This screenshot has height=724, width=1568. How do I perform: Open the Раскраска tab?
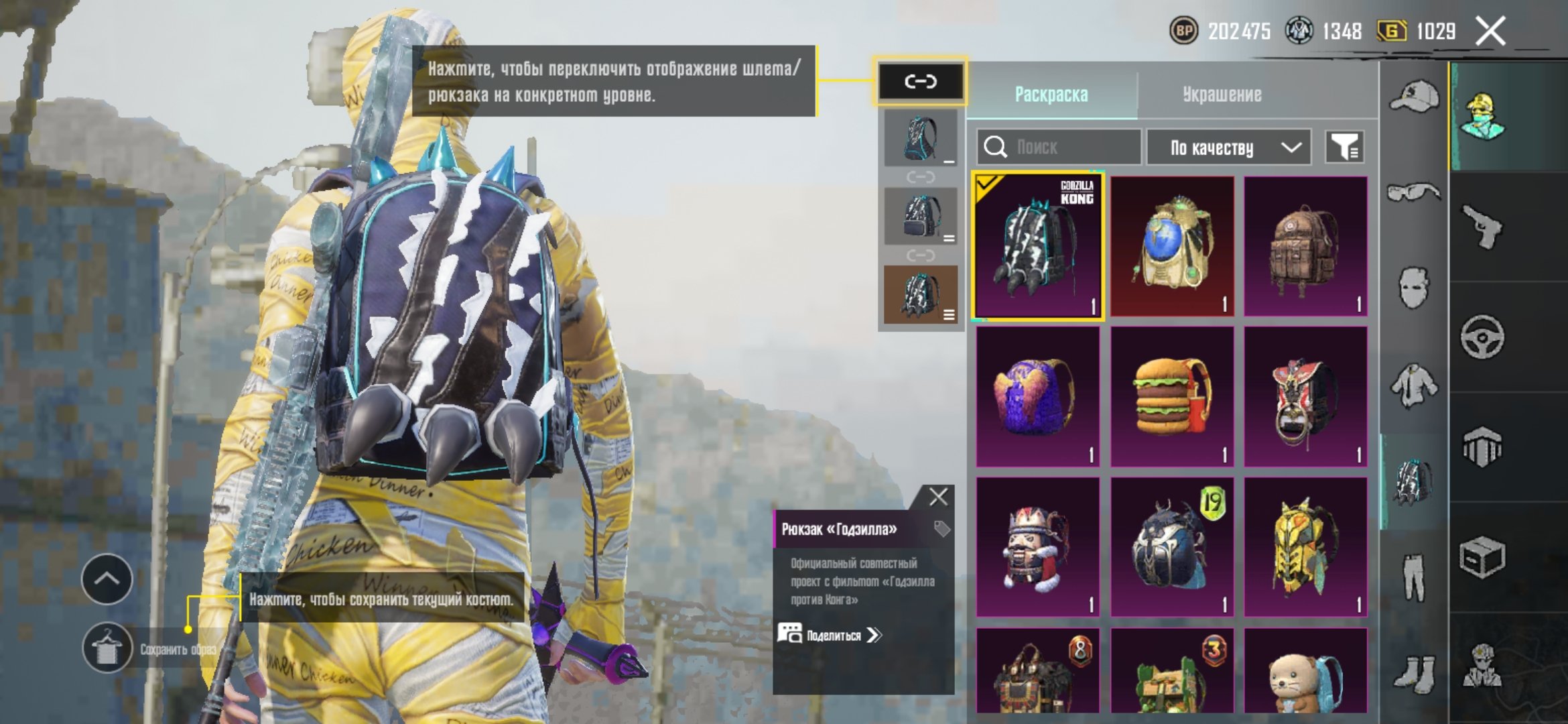pos(1051,95)
